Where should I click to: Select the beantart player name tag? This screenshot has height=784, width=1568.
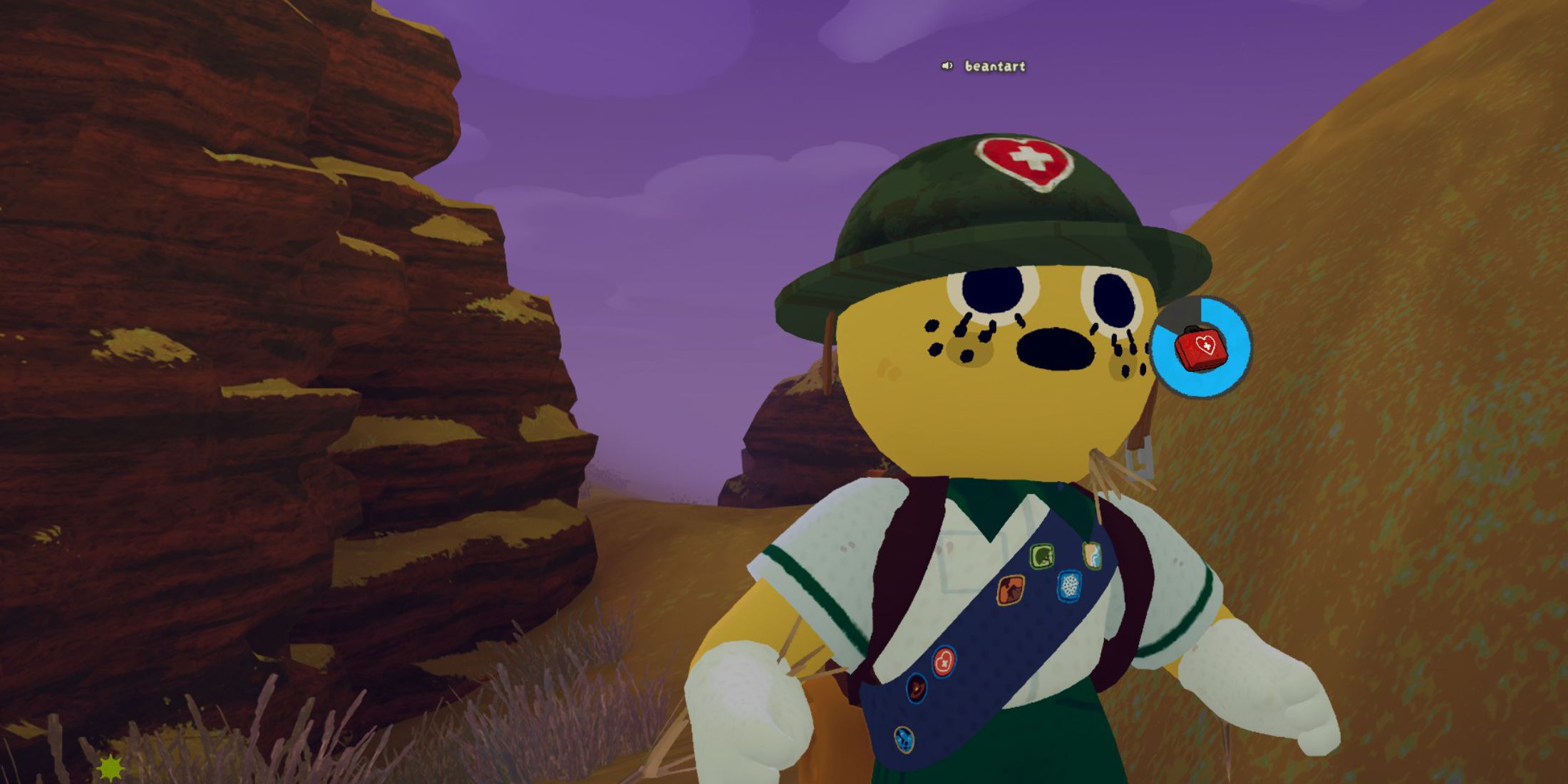(995, 66)
